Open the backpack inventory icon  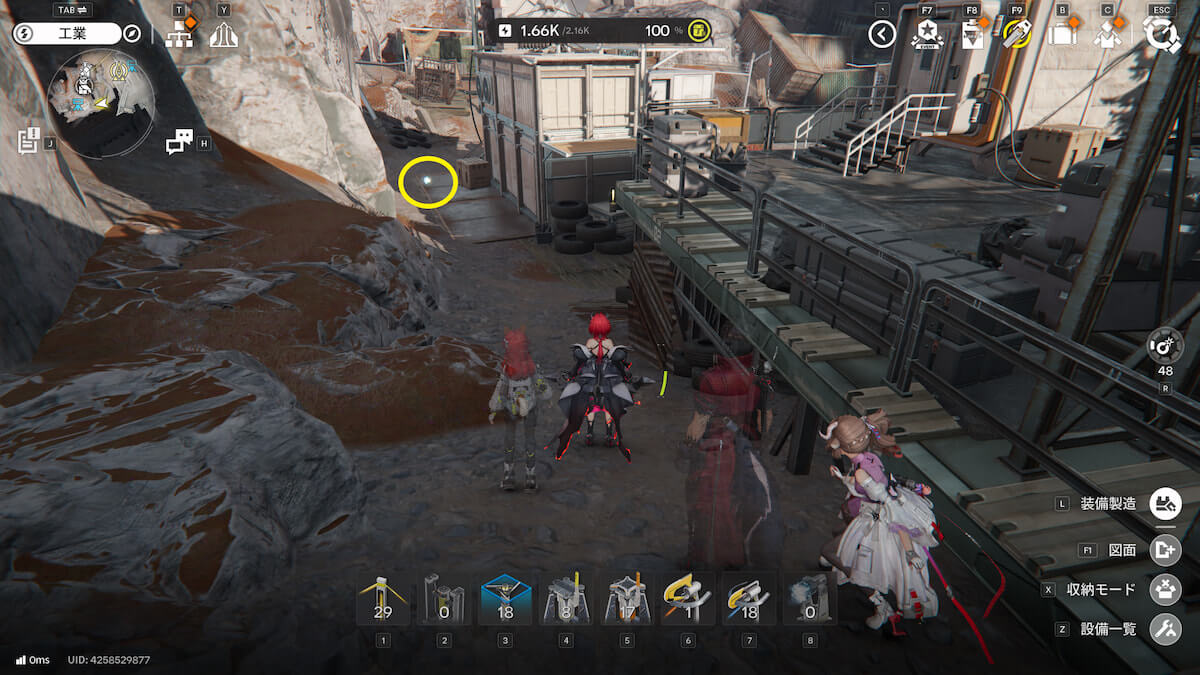(1062, 35)
